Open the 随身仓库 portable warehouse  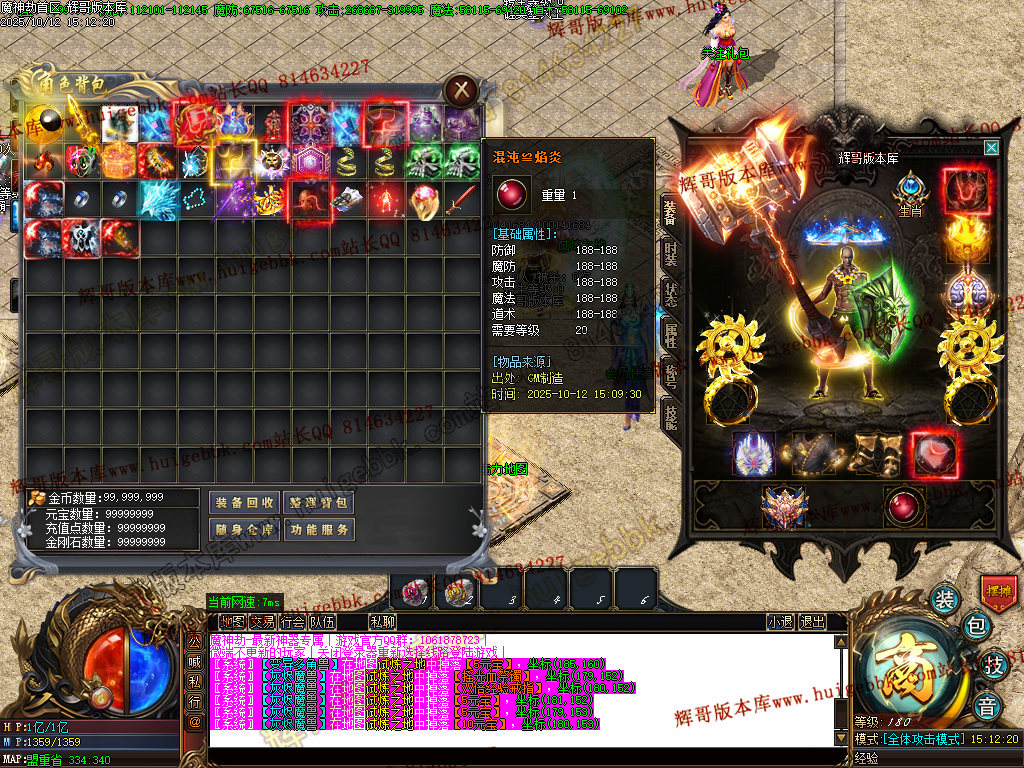tap(243, 529)
